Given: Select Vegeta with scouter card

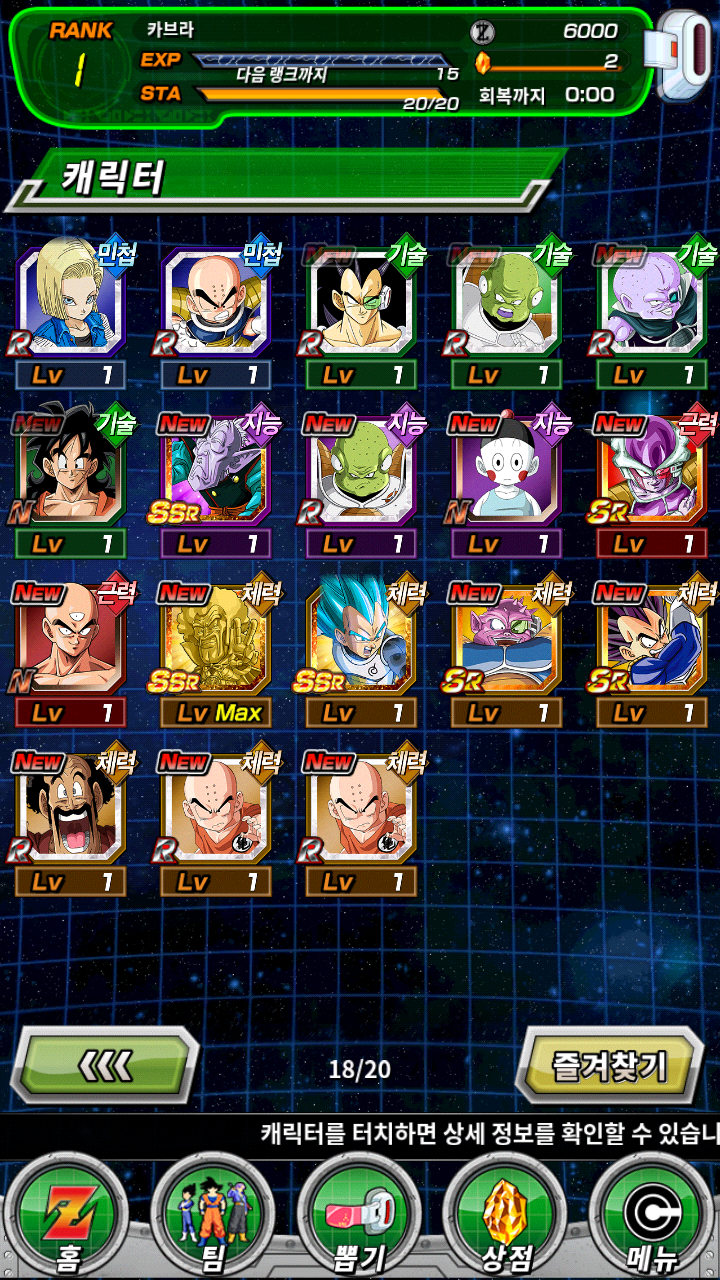Looking at the screenshot, I should (361, 303).
